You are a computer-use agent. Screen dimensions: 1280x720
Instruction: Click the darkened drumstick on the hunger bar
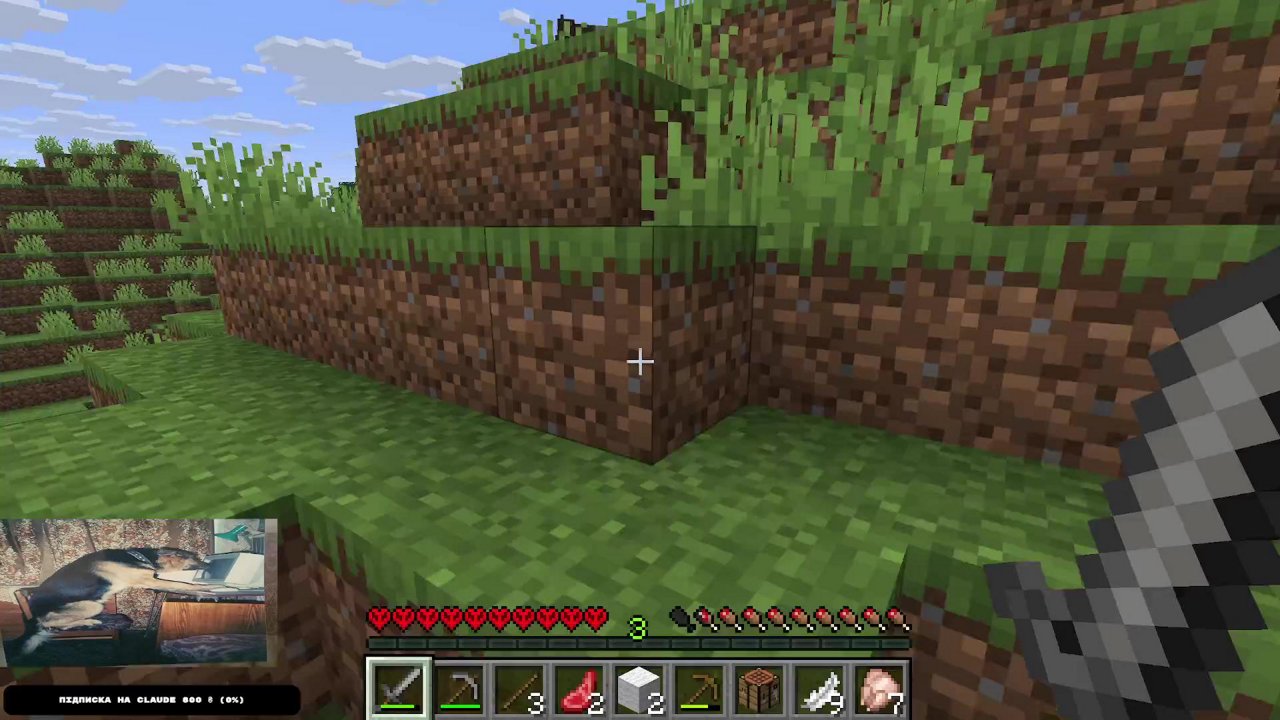[682, 620]
